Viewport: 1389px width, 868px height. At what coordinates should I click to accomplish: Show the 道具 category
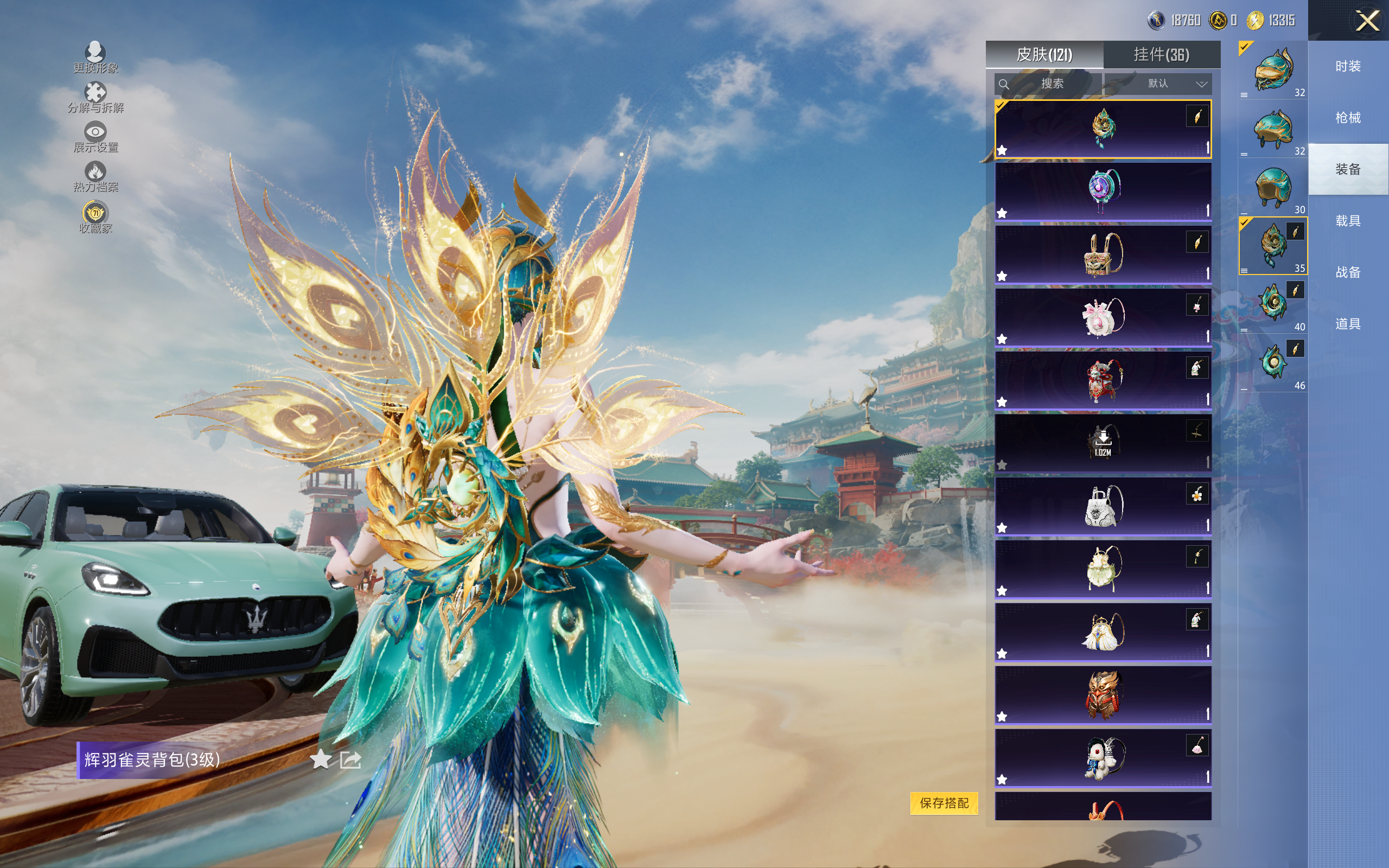point(1347,324)
